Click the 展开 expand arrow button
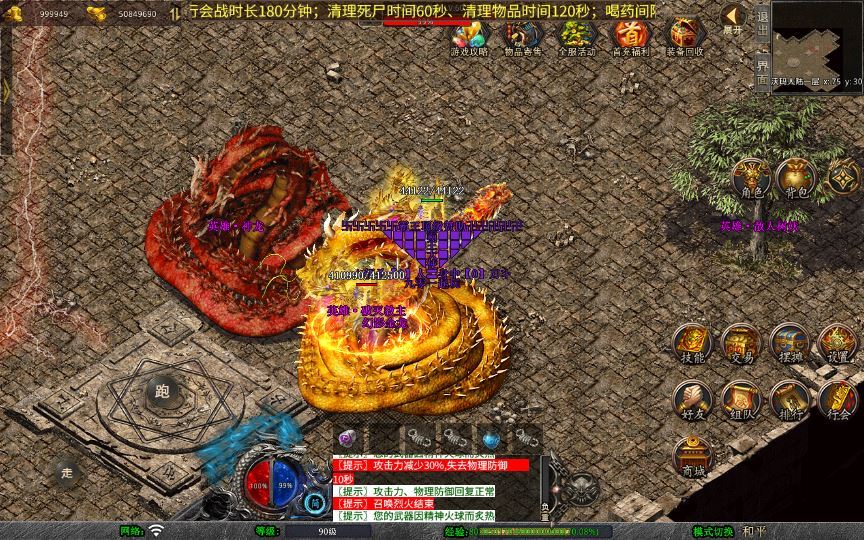The image size is (864, 540). click(734, 18)
